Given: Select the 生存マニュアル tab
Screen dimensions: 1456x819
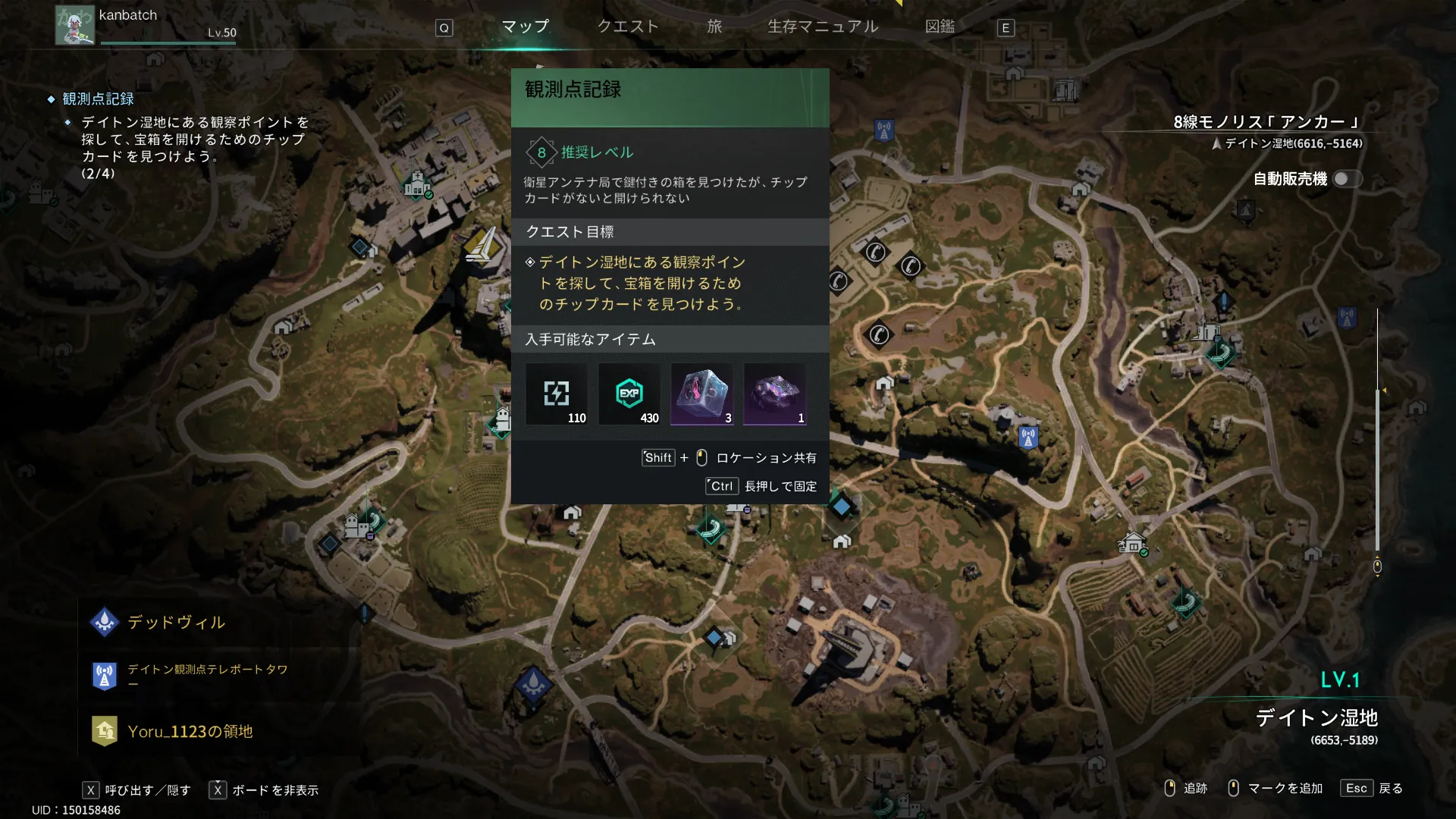Looking at the screenshot, I should click(x=823, y=27).
